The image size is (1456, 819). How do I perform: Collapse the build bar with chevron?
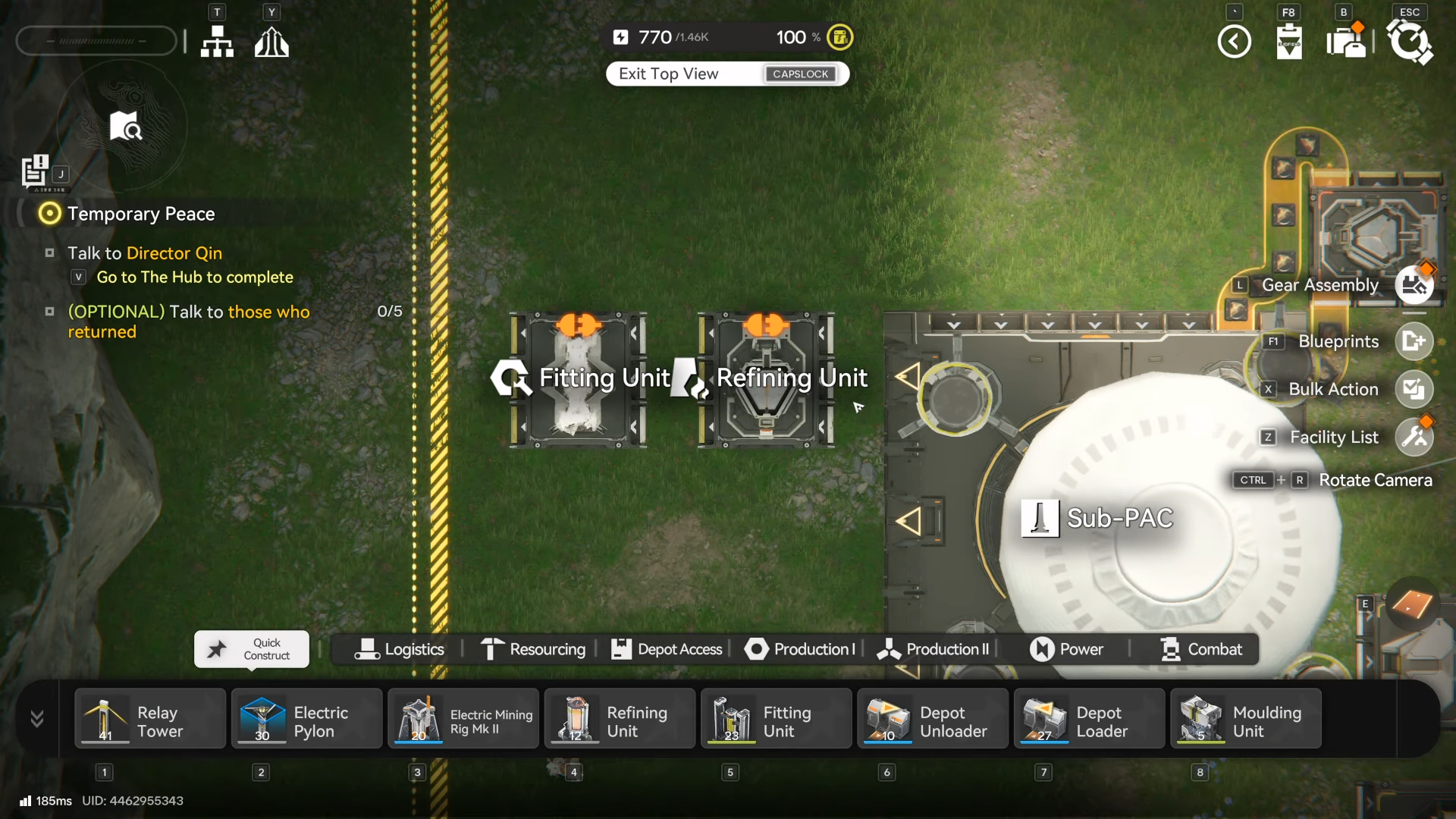36,719
